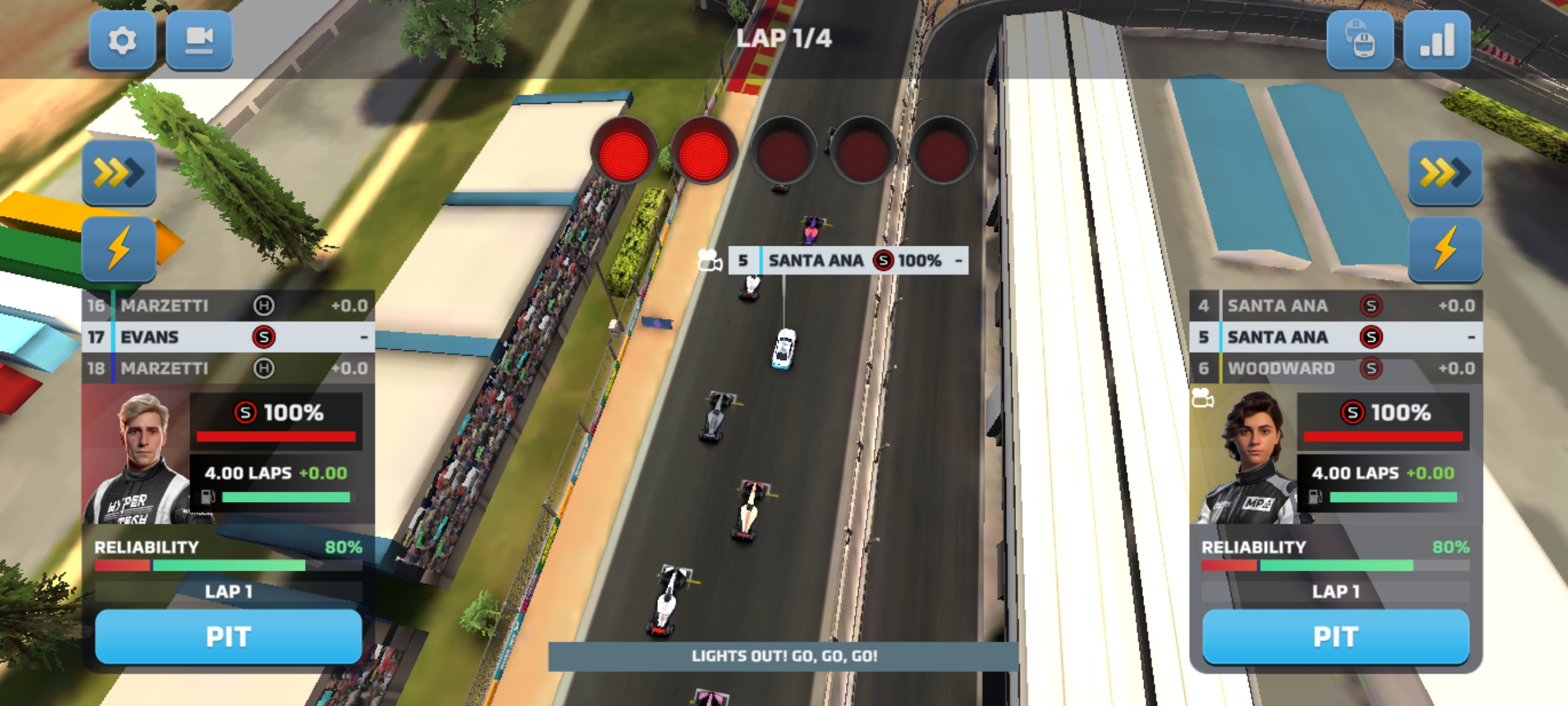Tap the chevron pace button above Evans's panel
The height and width of the screenshot is (706, 1568).
click(119, 173)
